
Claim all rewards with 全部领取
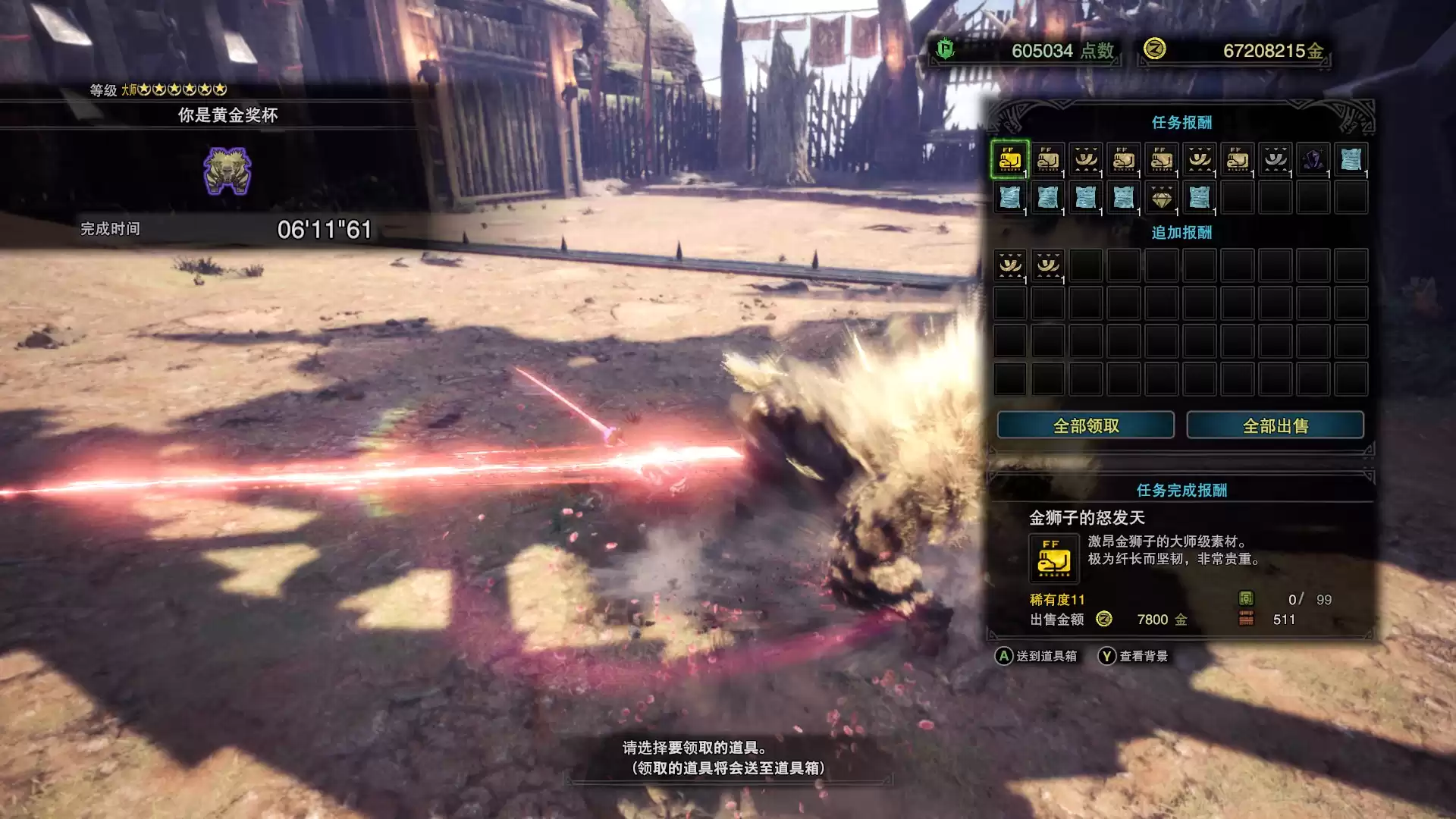1085,425
